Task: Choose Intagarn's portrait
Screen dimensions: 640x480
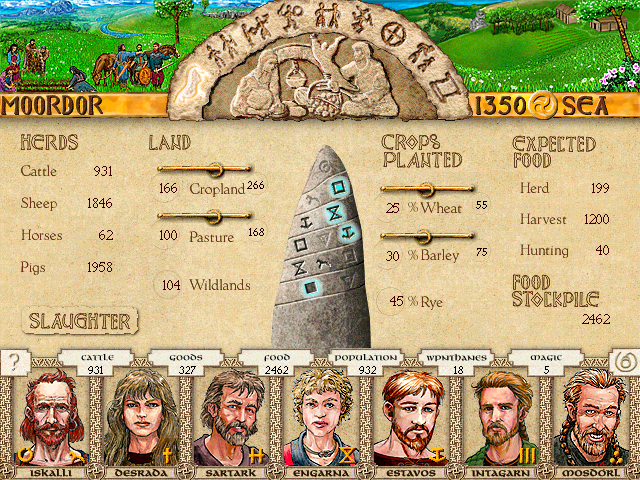Action: [504, 417]
